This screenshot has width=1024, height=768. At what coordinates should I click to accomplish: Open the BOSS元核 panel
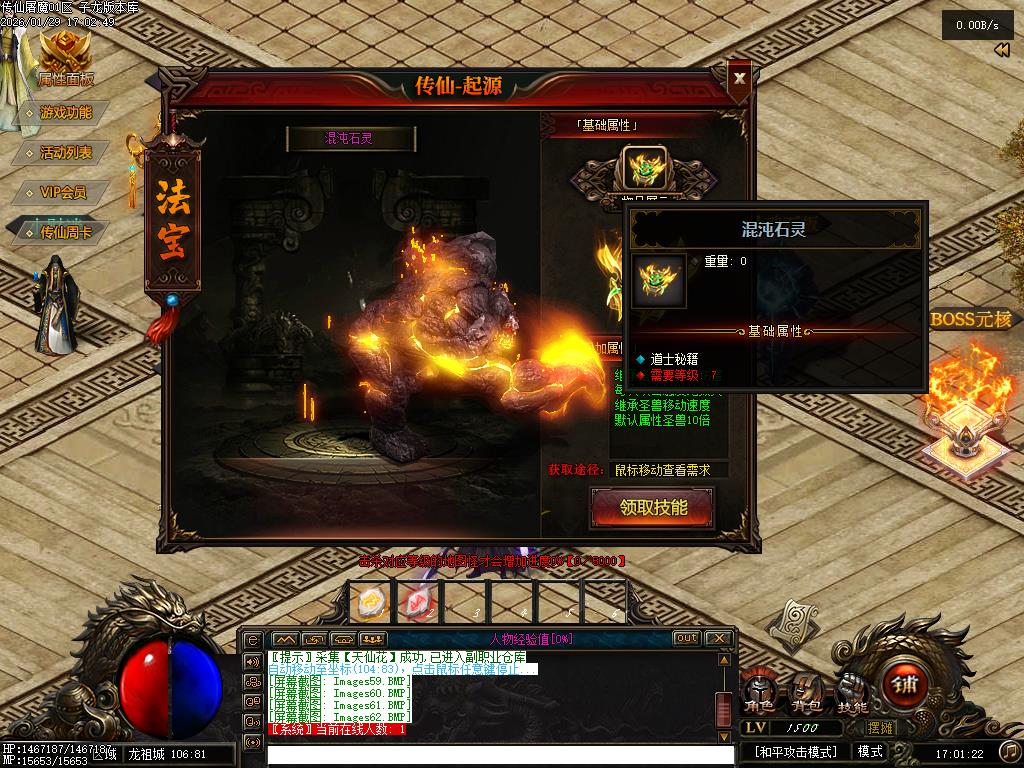(971, 320)
